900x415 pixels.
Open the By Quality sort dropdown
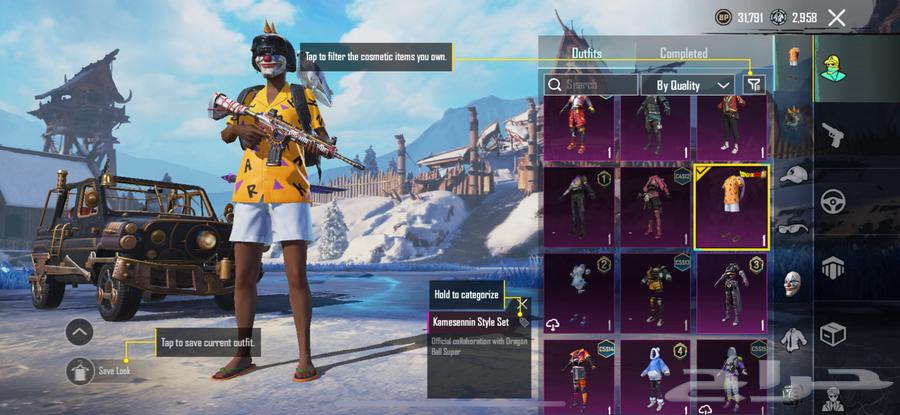click(690, 86)
